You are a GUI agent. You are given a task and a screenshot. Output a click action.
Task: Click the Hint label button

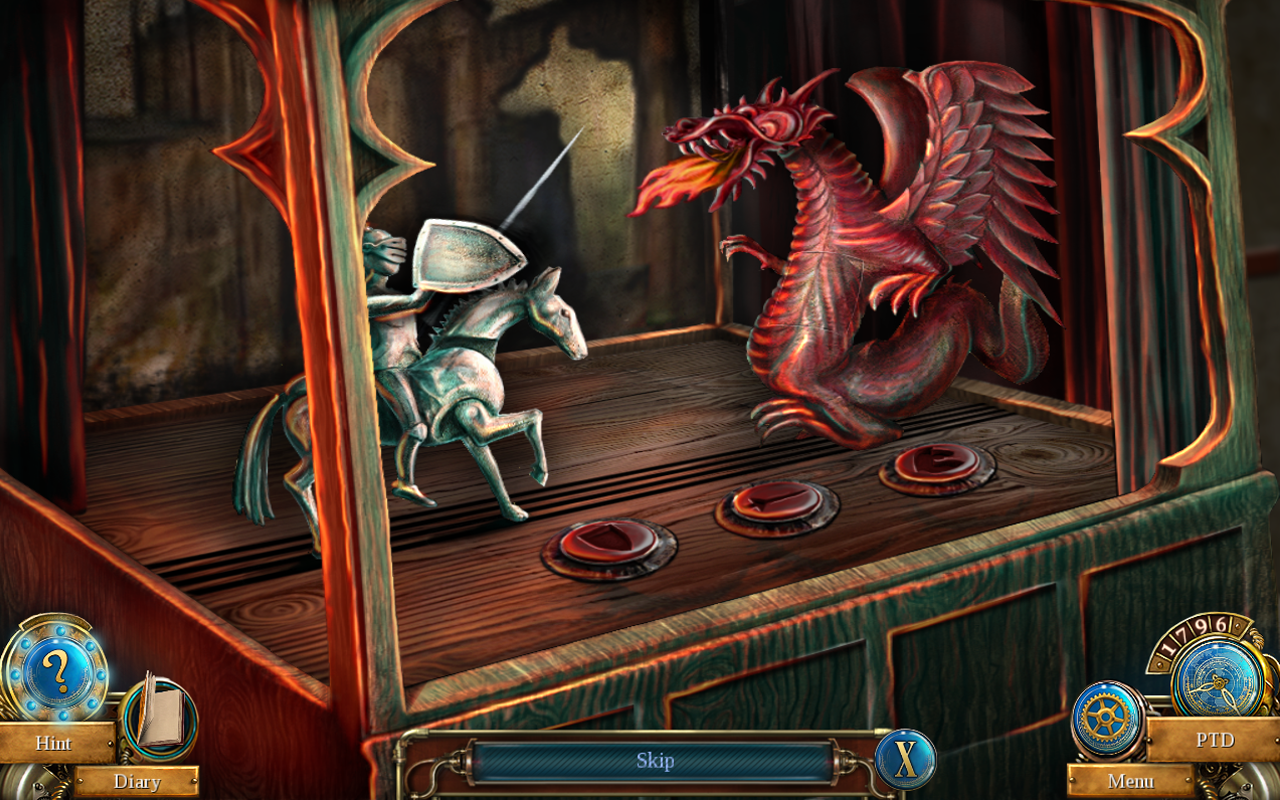coord(54,744)
